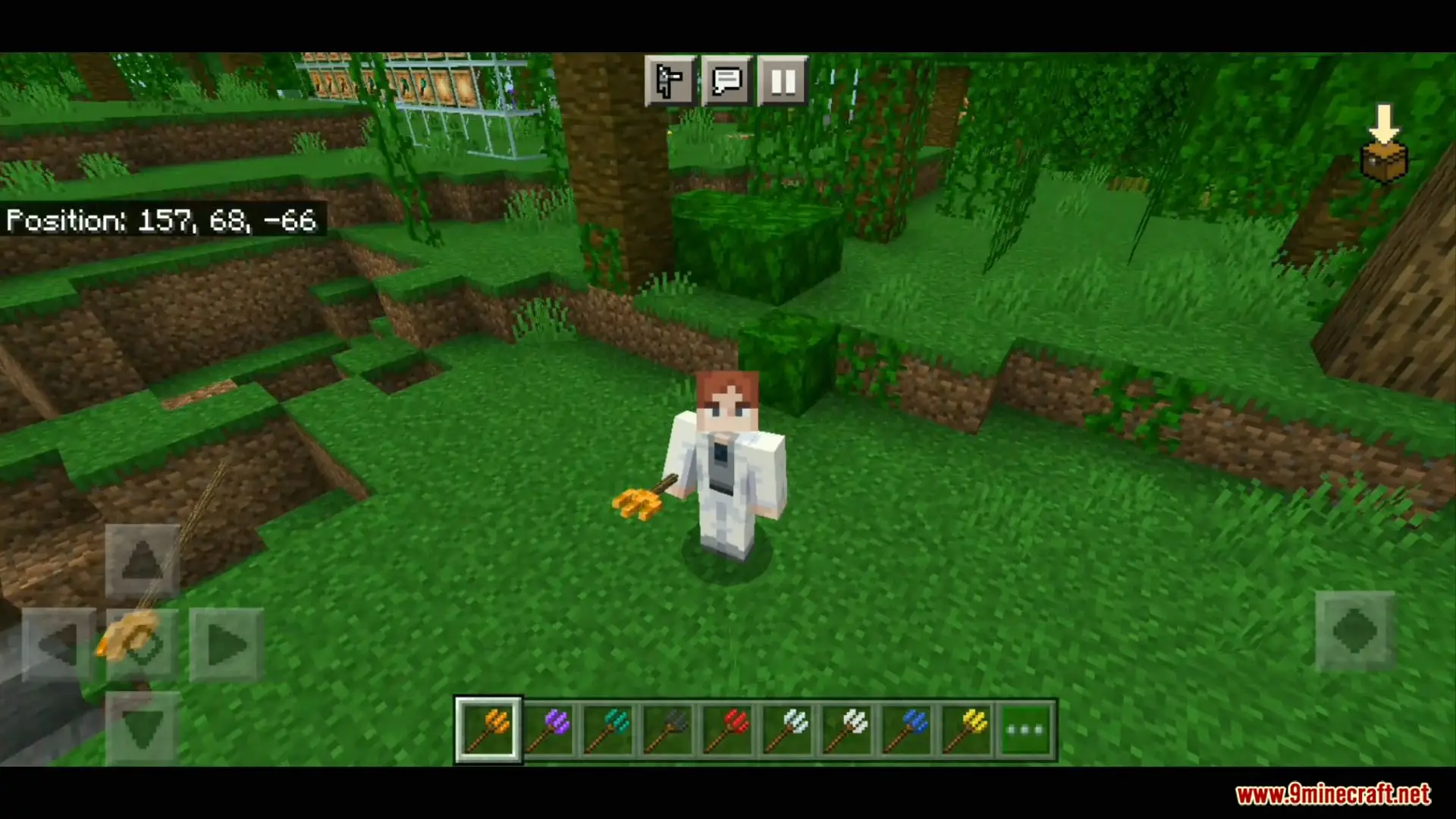Select the orange trident hotbar slot
Screen dimensions: 1456x819
coord(488,730)
